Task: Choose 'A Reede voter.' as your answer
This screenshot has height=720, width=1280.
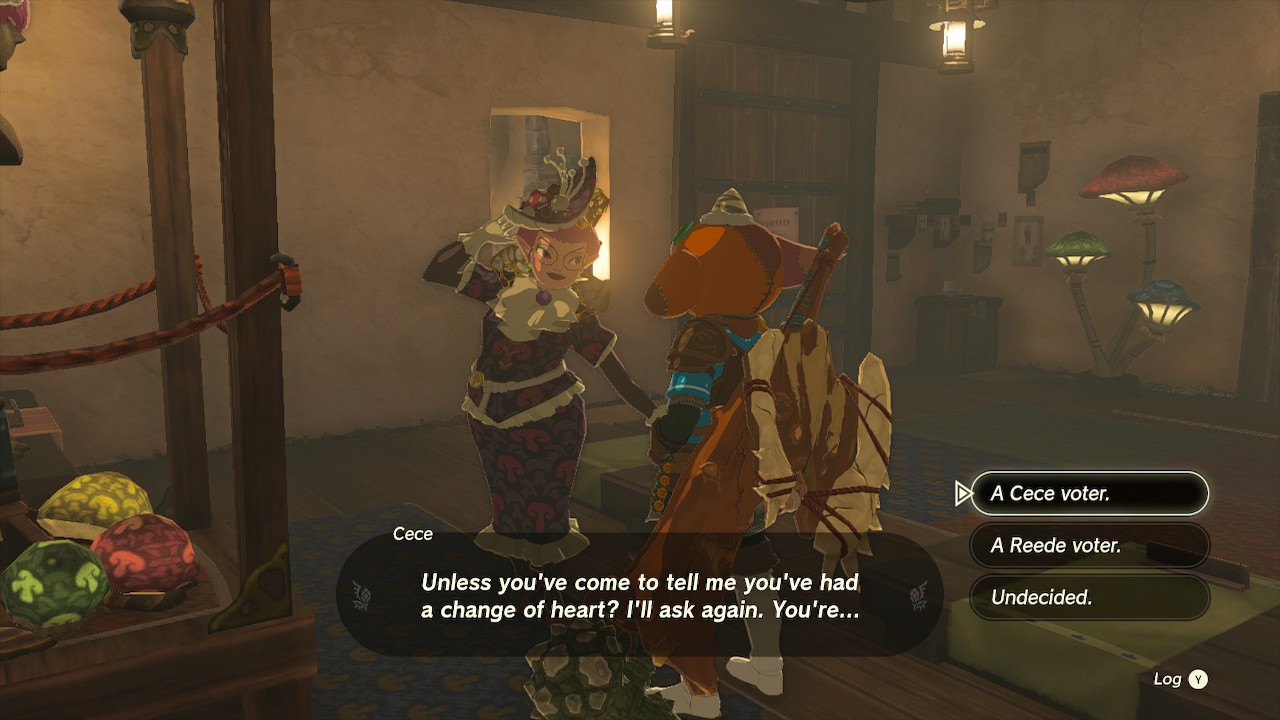Action: 1089,546
